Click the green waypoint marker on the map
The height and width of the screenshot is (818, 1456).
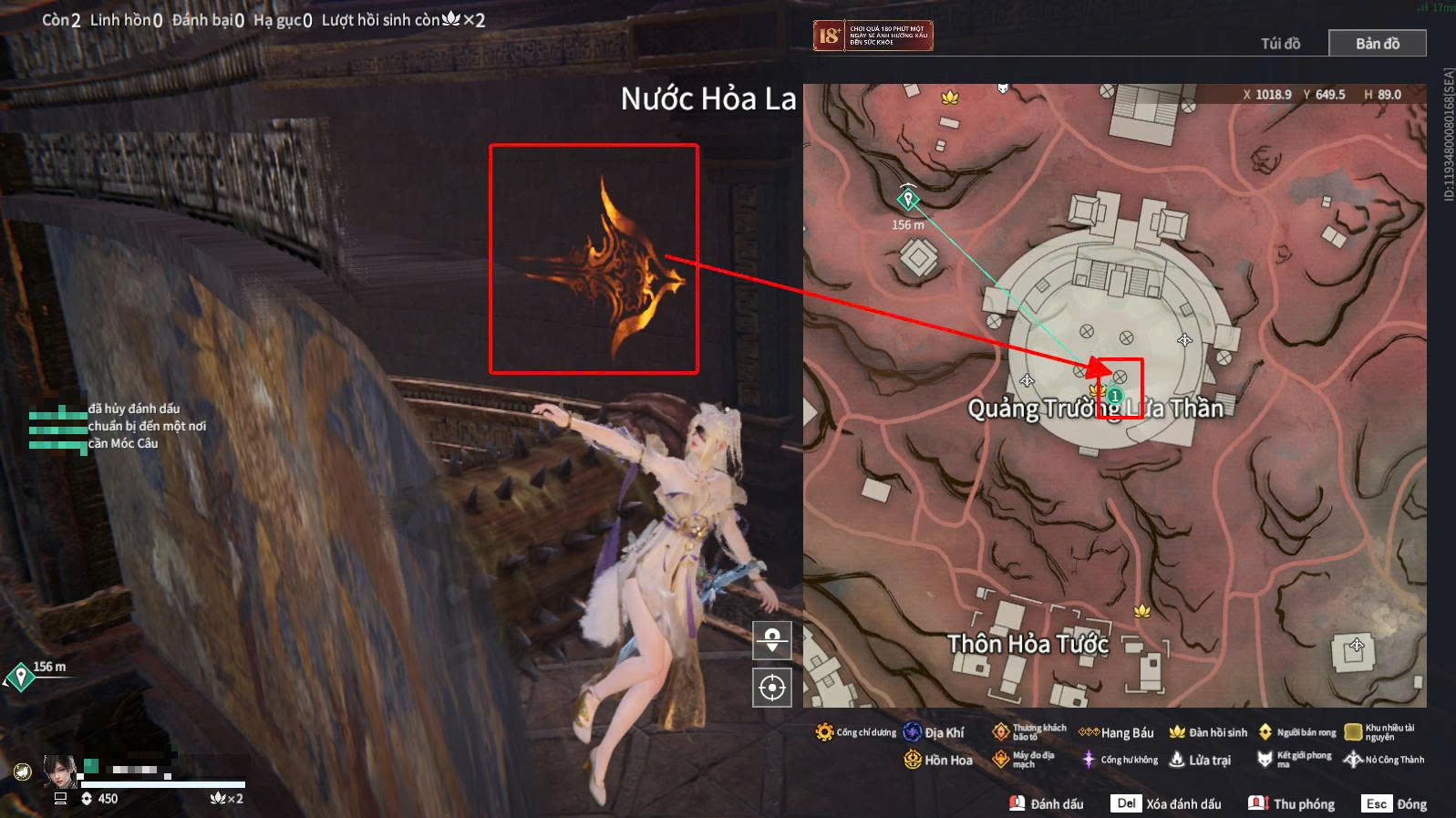[x=908, y=198]
